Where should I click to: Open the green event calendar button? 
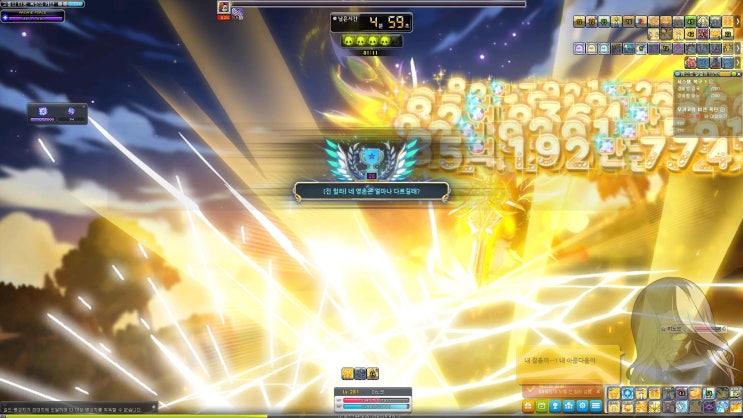tap(542, 406)
